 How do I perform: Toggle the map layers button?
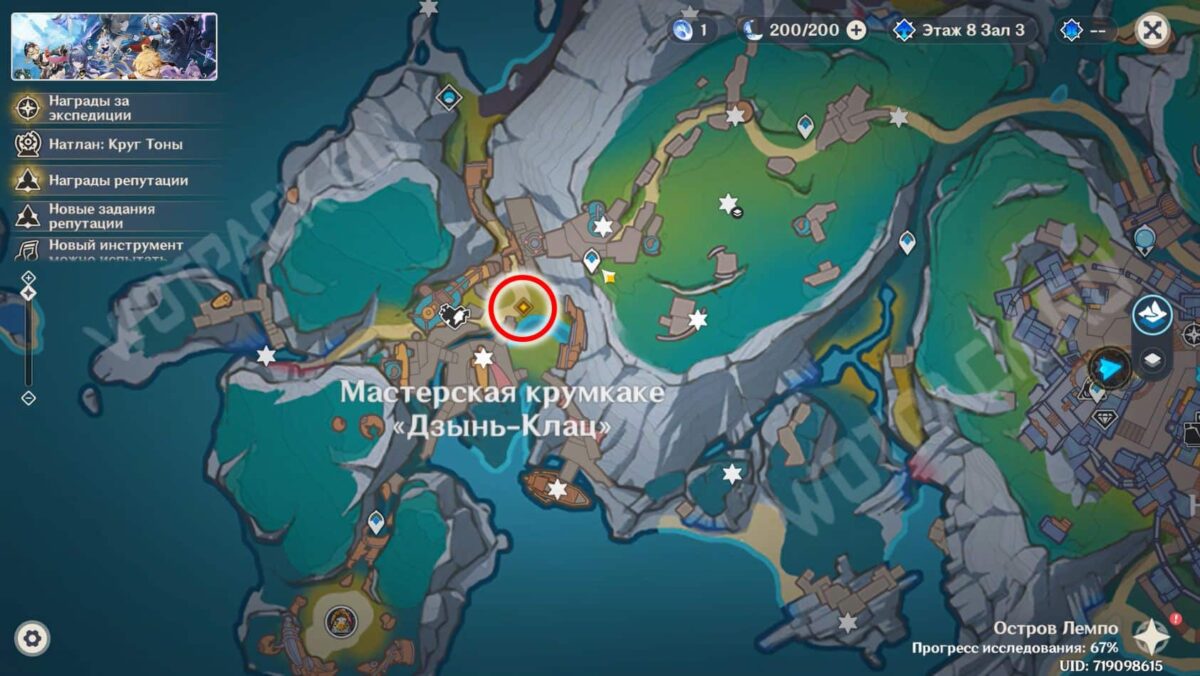(x=1152, y=359)
